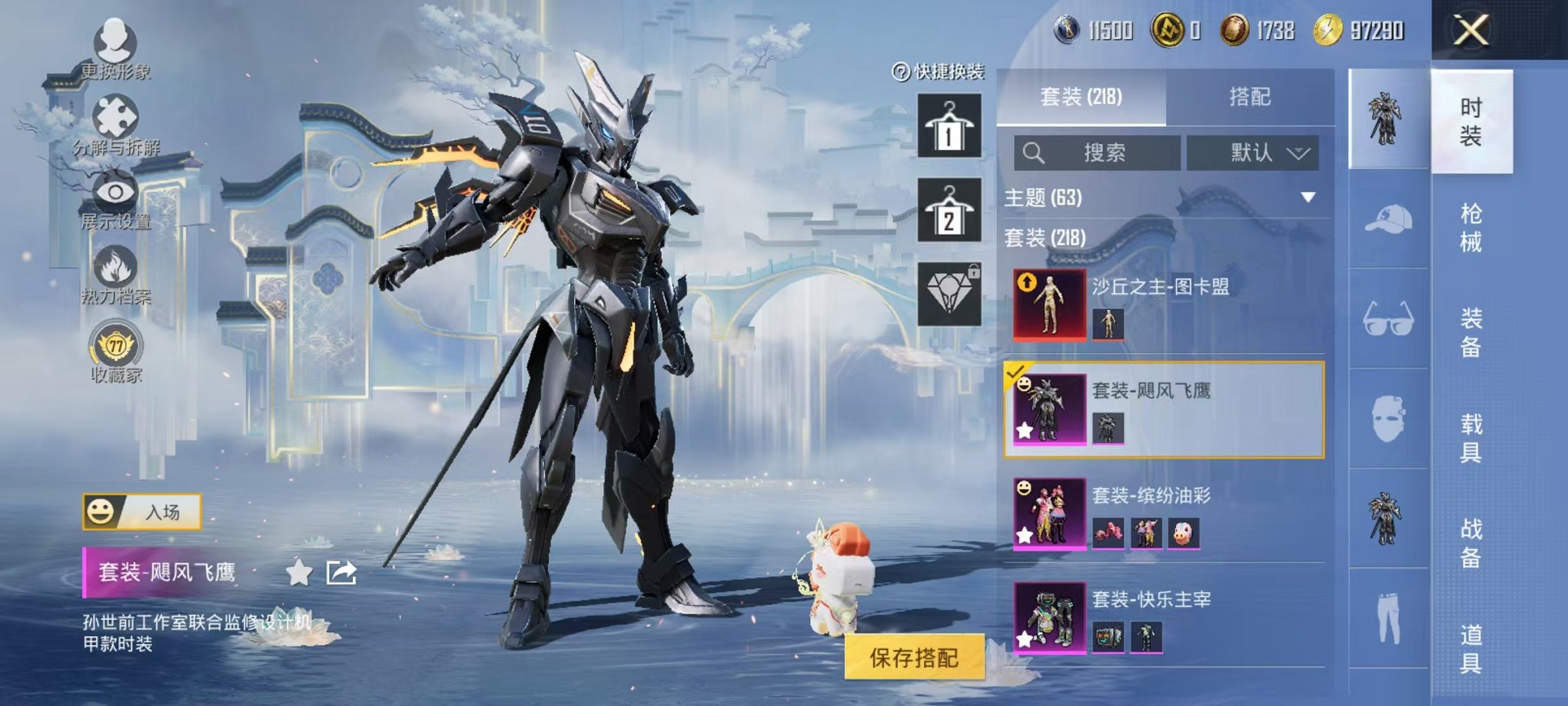Select quick outfit preset 2
Screen dimensions: 1568x706
coord(949,210)
